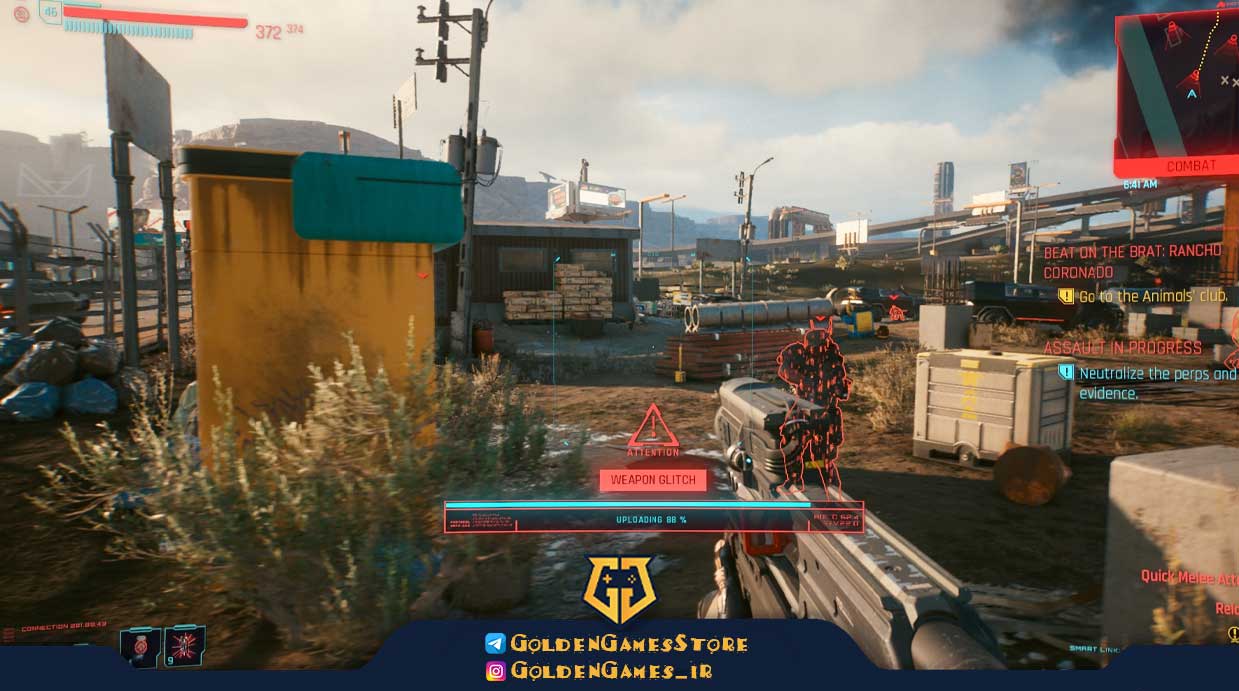
Task: Use the red inhaler quick slot
Action: pos(140,646)
